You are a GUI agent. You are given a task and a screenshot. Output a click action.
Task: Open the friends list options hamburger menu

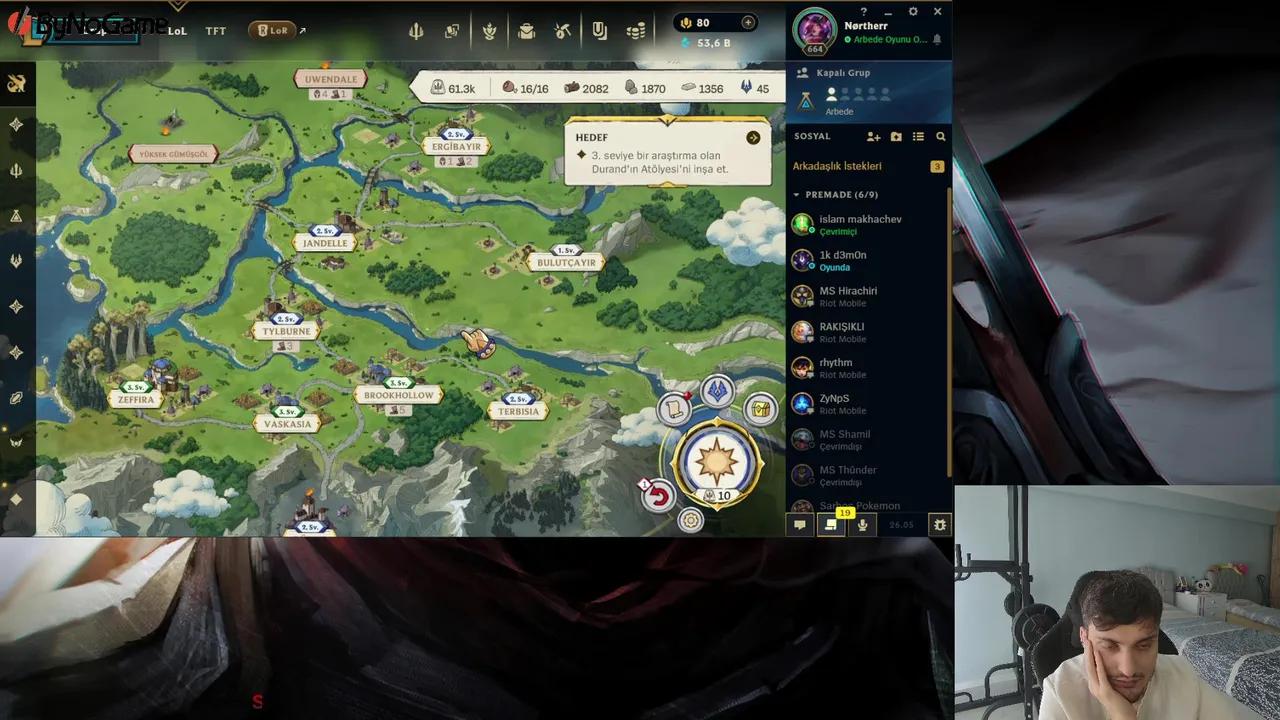[919, 136]
